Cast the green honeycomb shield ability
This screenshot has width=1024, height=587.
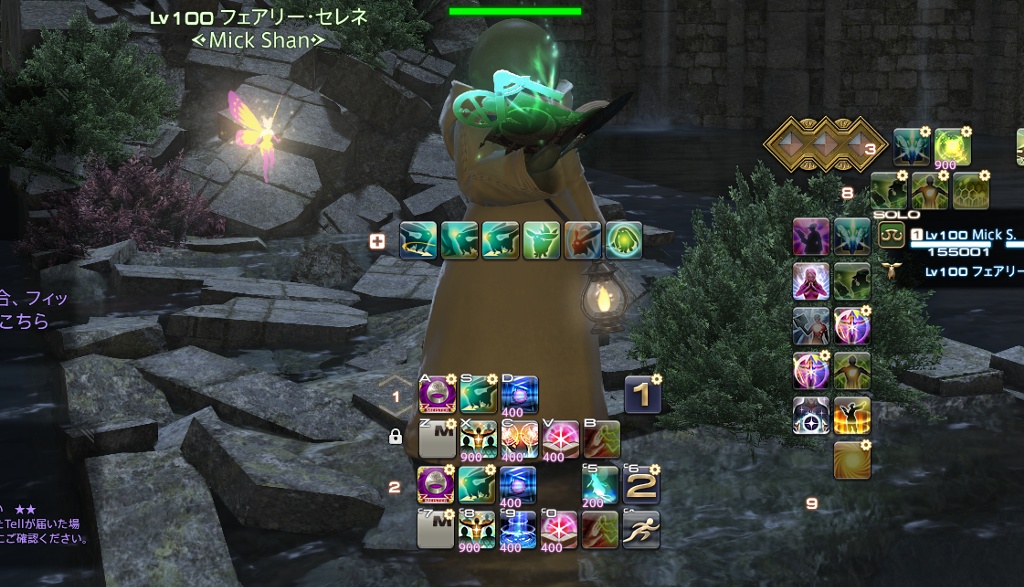(970, 191)
